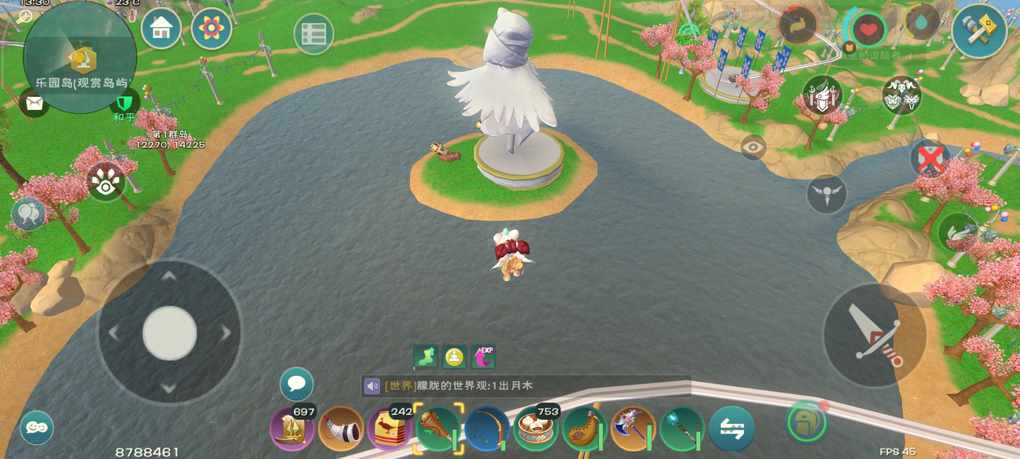Select the battle axe hotbar slot

633,429
